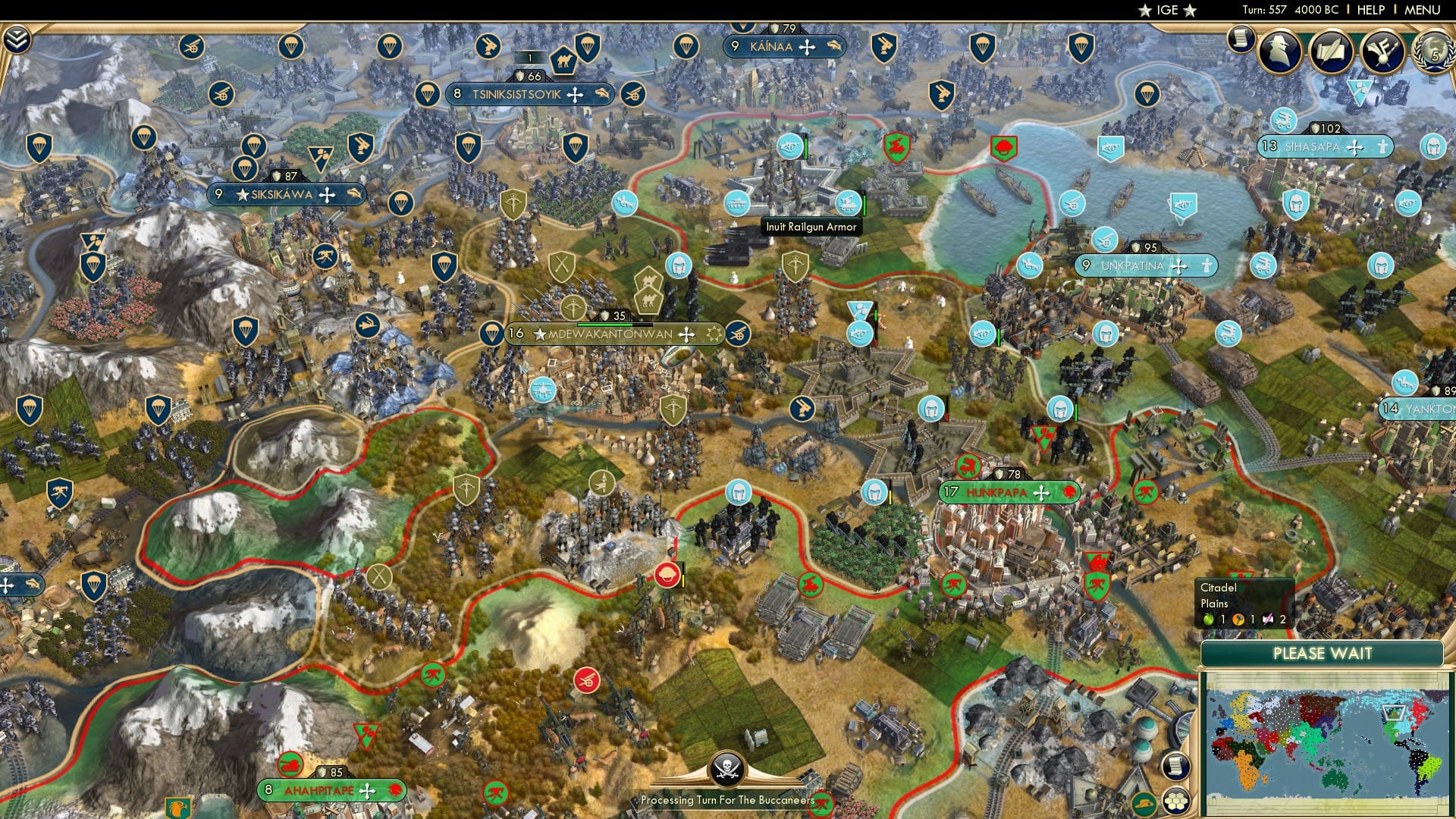Open the HELP item in the top bar

(1371, 9)
